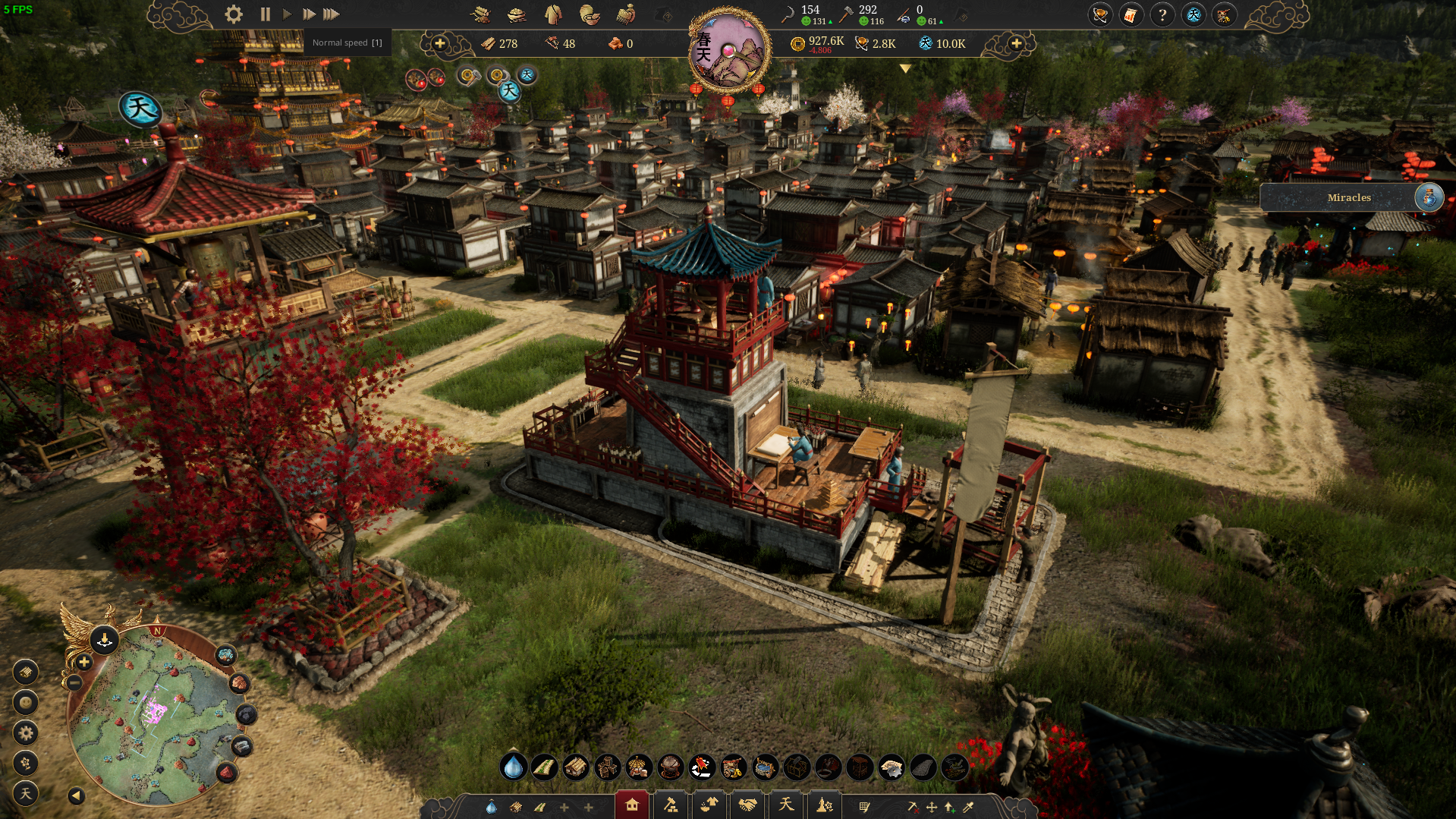This screenshot has height=819, width=1456.
Task: Open the gear settings menu in top bar
Action: click(x=234, y=14)
